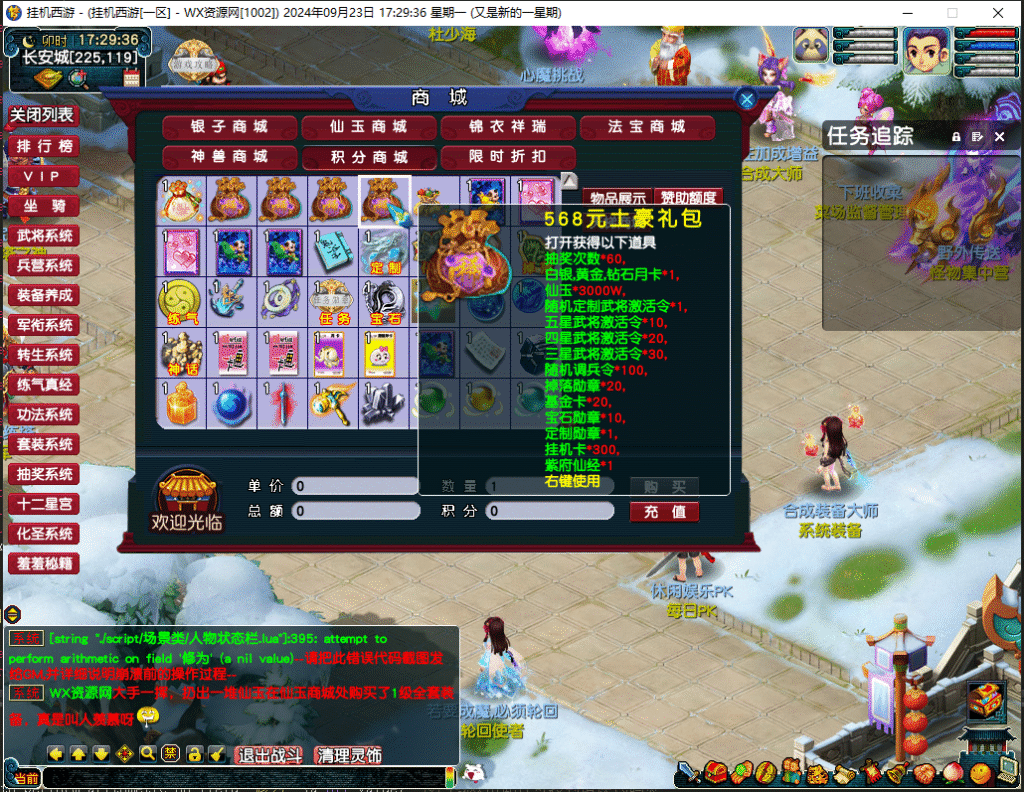The width and height of the screenshot is (1024, 792).
Task: Close the game window
Action: [997, 13]
